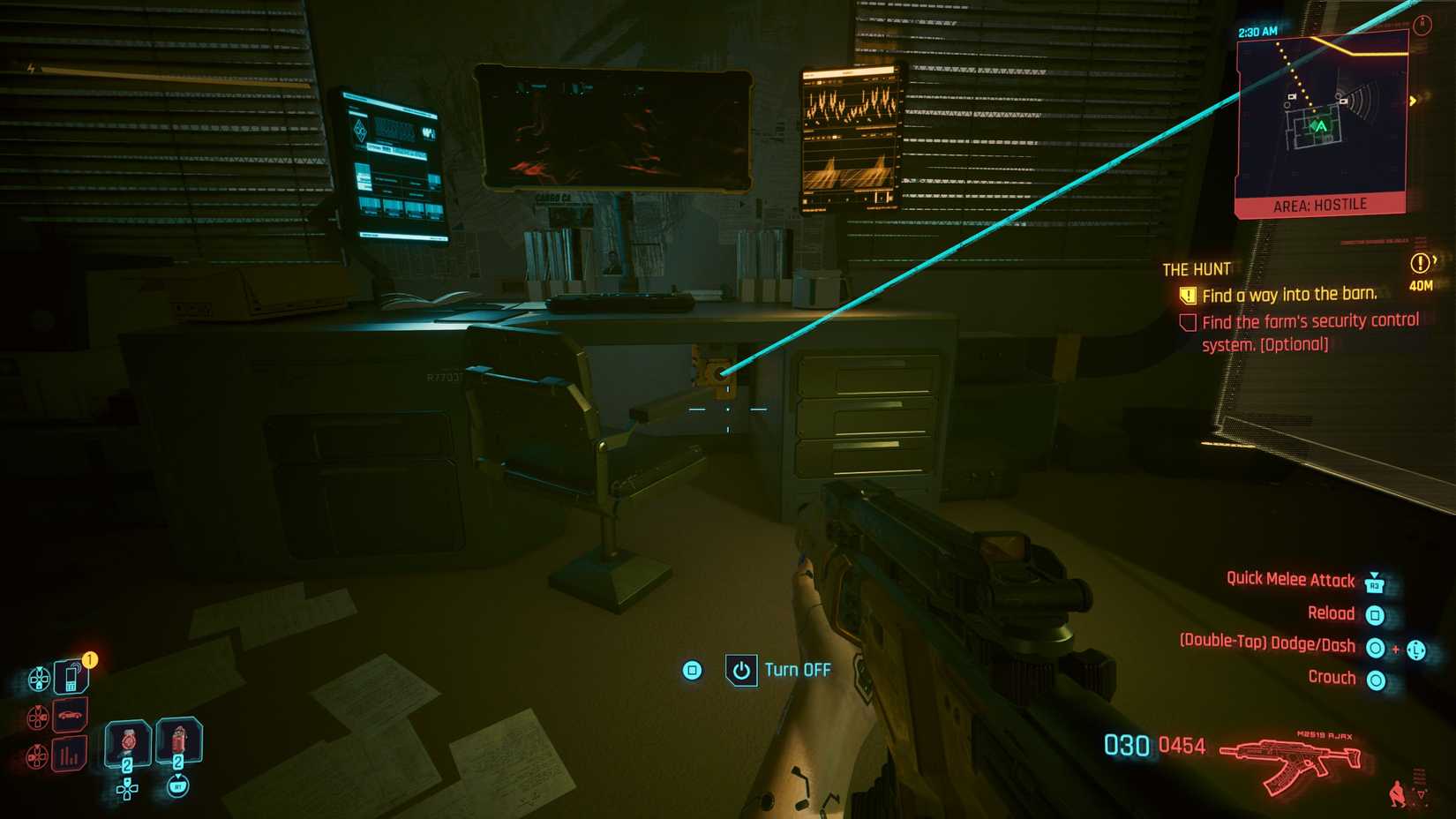Click the grenade quickslot thumbnail
1456x819 pixels.
tap(127, 744)
